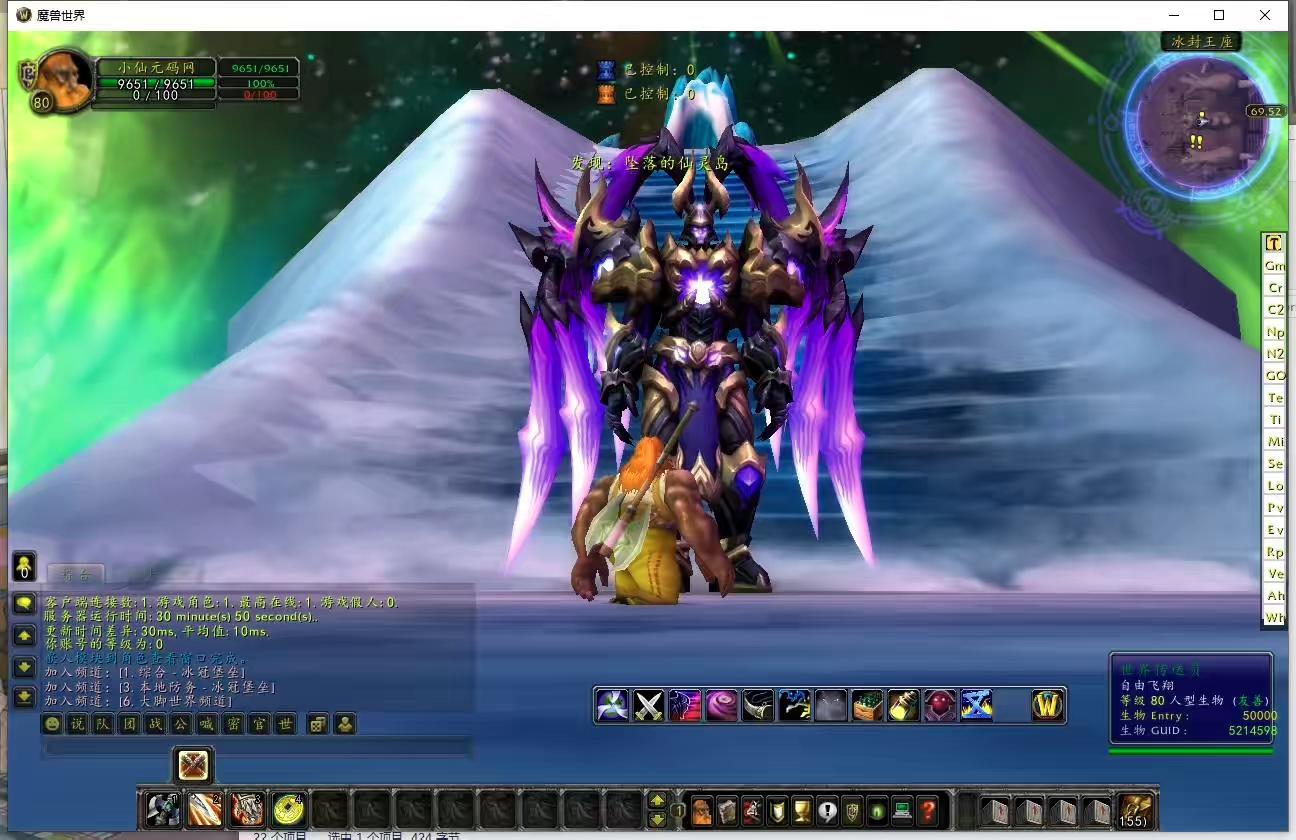Select the Te entry in side panel
Screen dimensions: 1296x840
point(1274,398)
